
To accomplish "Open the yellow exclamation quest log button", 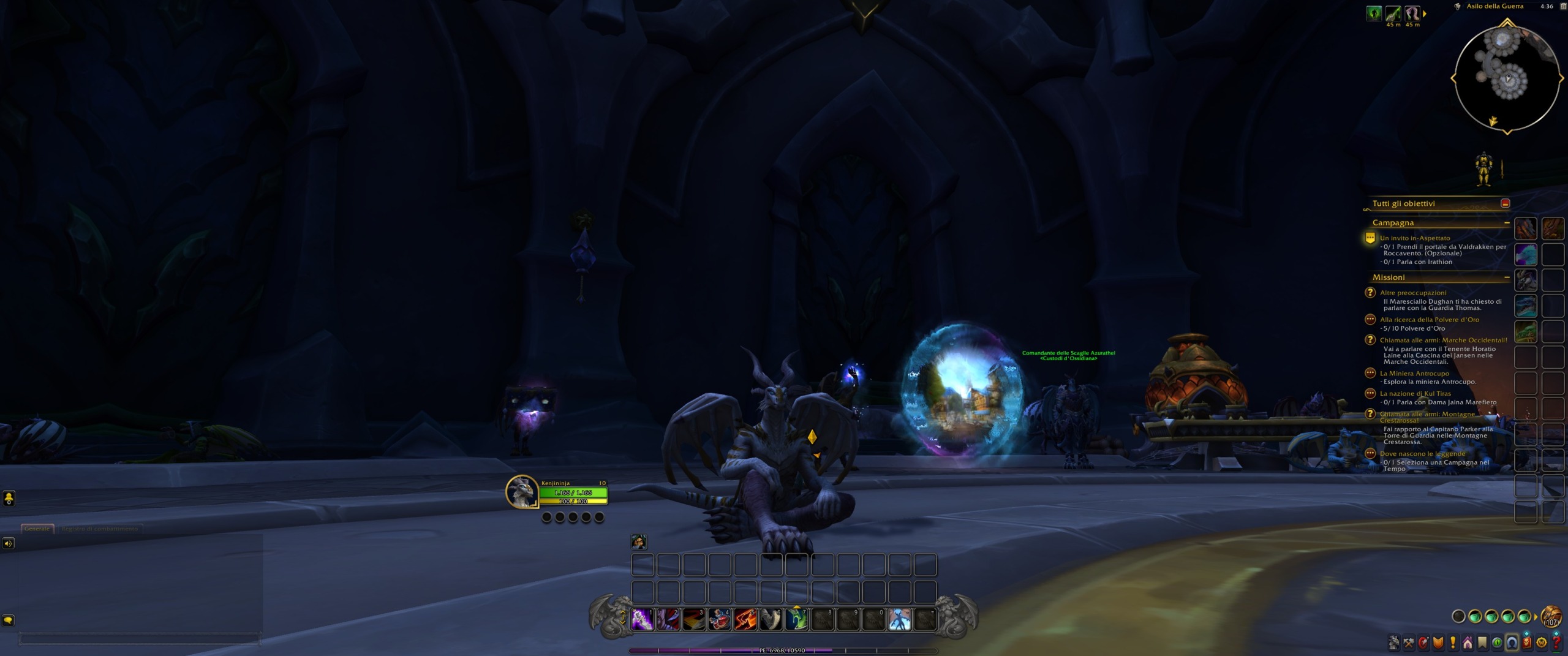I will click(x=1453, y=643).
